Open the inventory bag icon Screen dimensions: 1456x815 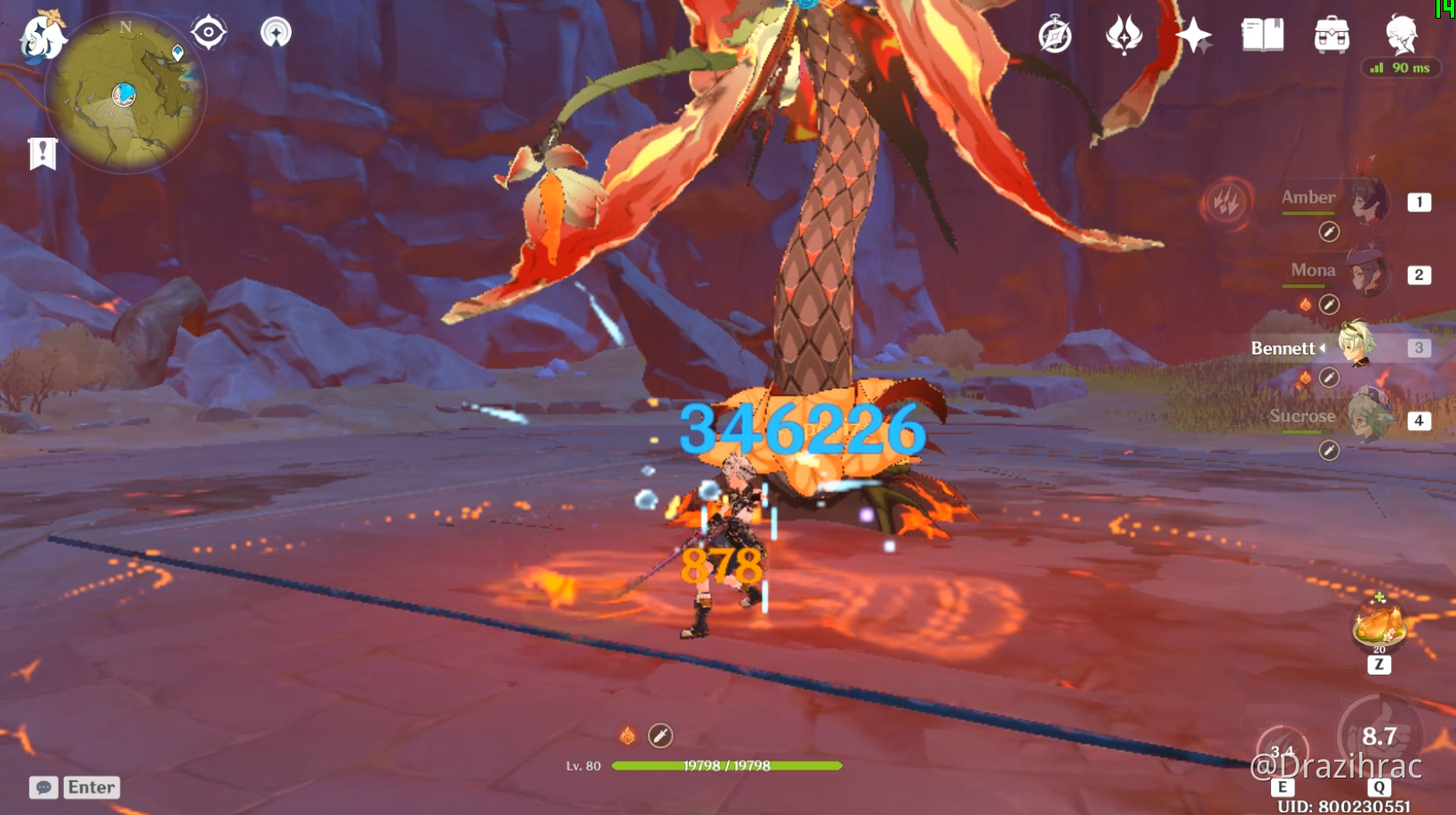(1330, 34)
